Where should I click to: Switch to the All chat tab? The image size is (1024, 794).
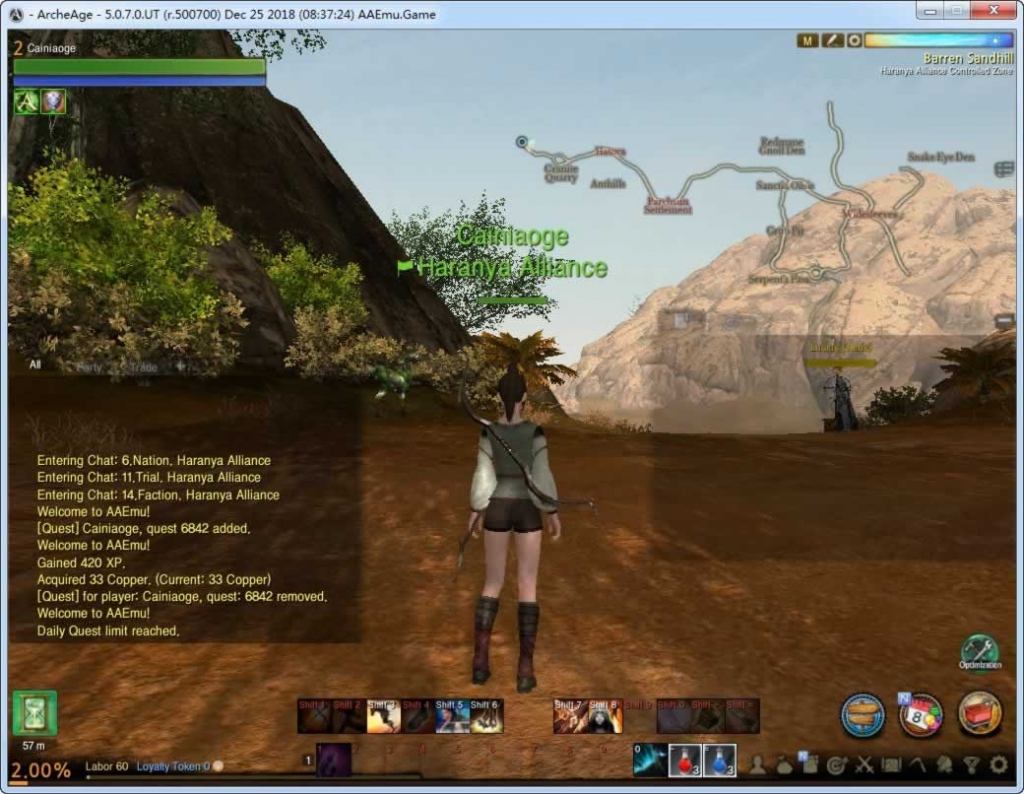35,365
